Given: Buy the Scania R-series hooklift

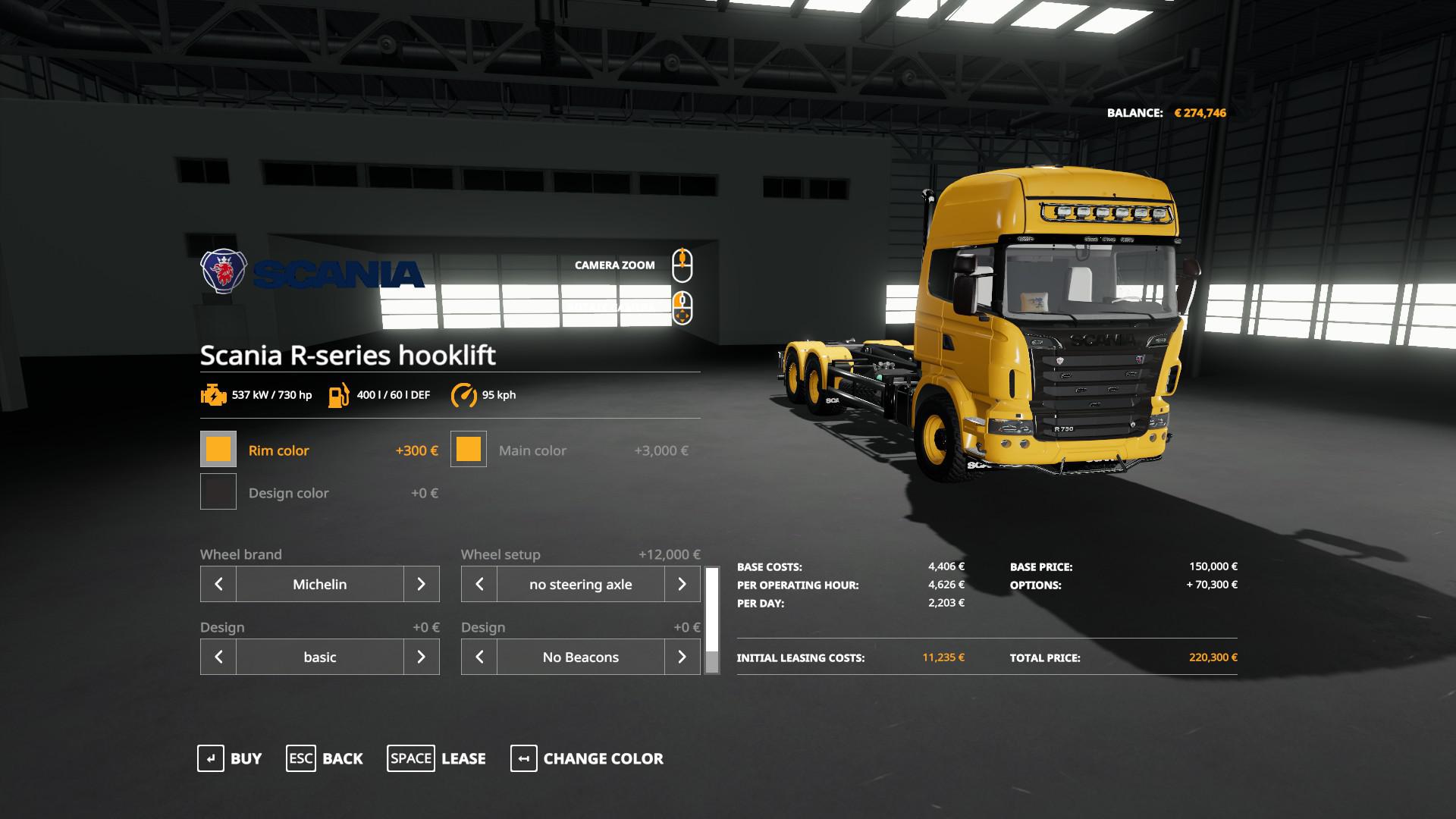Looking at the screenshot, I should click(230, 758).
